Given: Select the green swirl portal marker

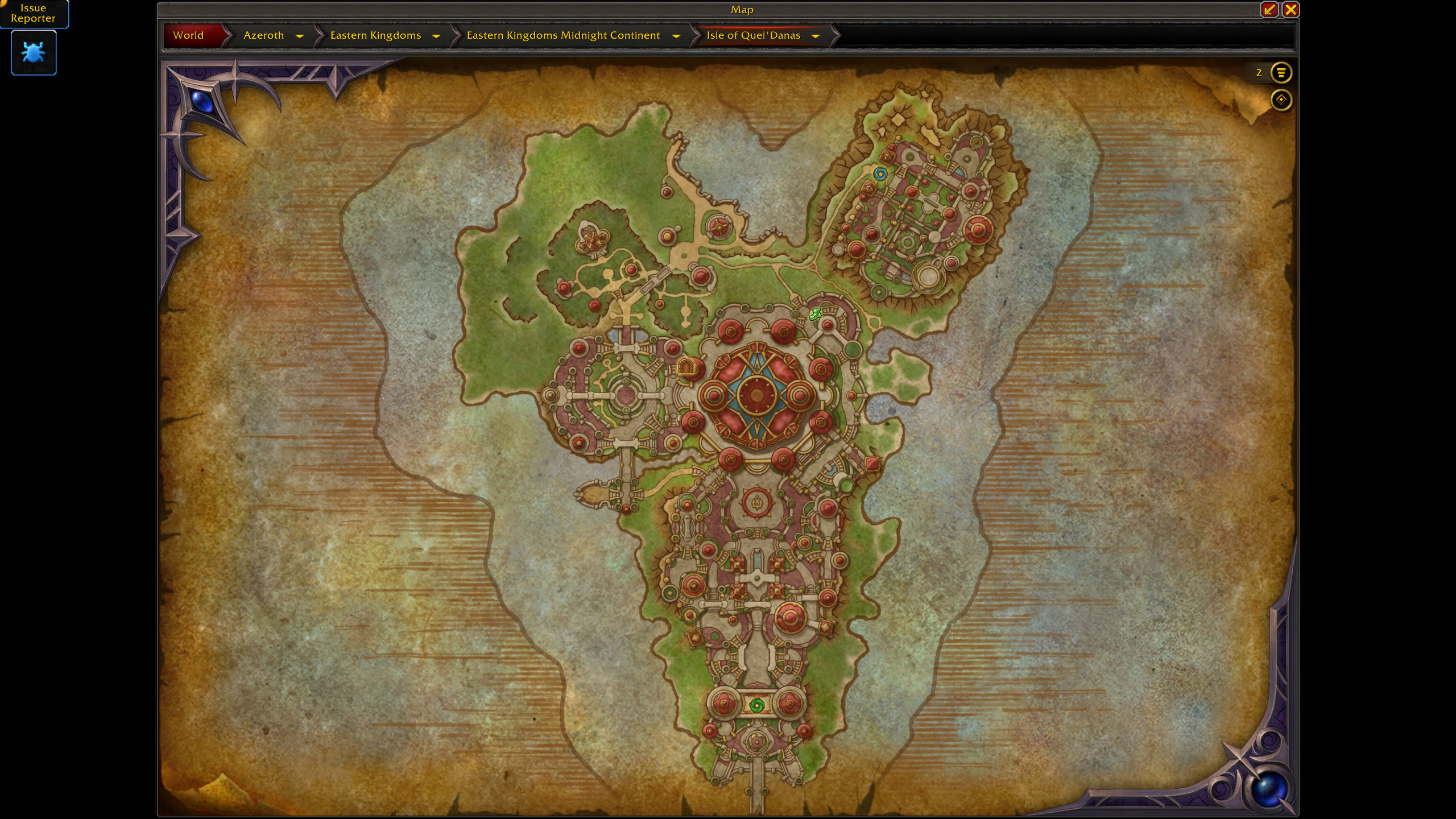Looking at the screenshot, I should 756,706.
